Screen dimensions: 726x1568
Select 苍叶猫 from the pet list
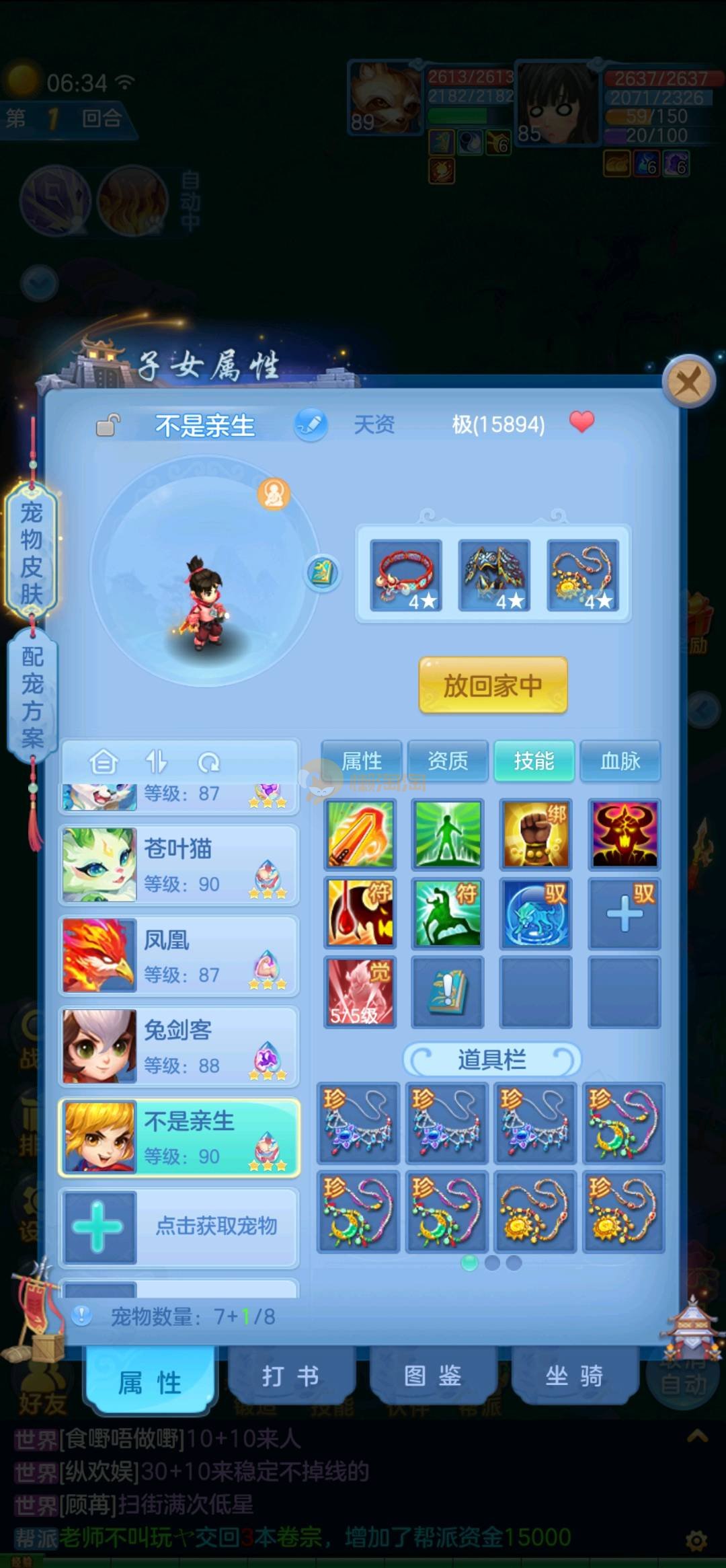179,865
